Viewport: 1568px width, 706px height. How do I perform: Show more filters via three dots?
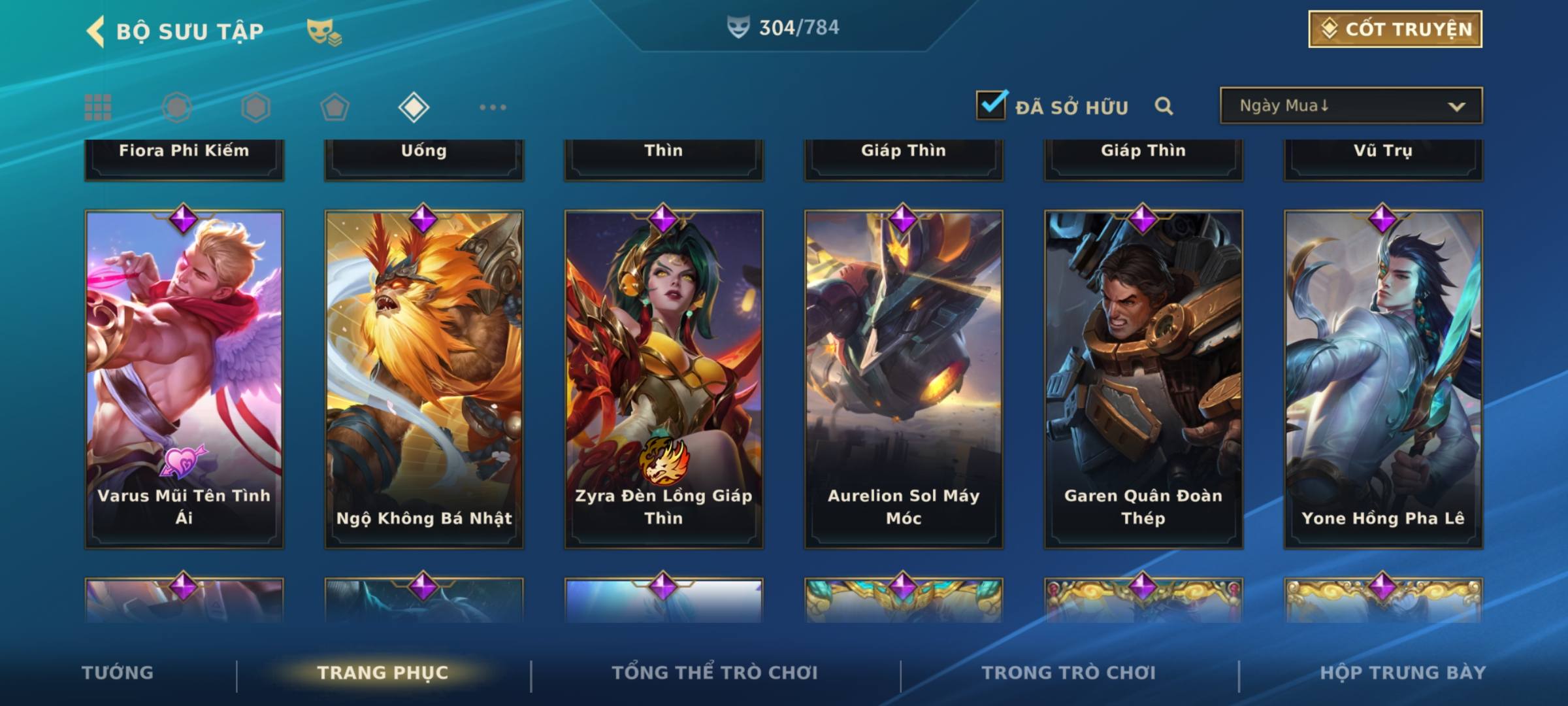[493, 107]
